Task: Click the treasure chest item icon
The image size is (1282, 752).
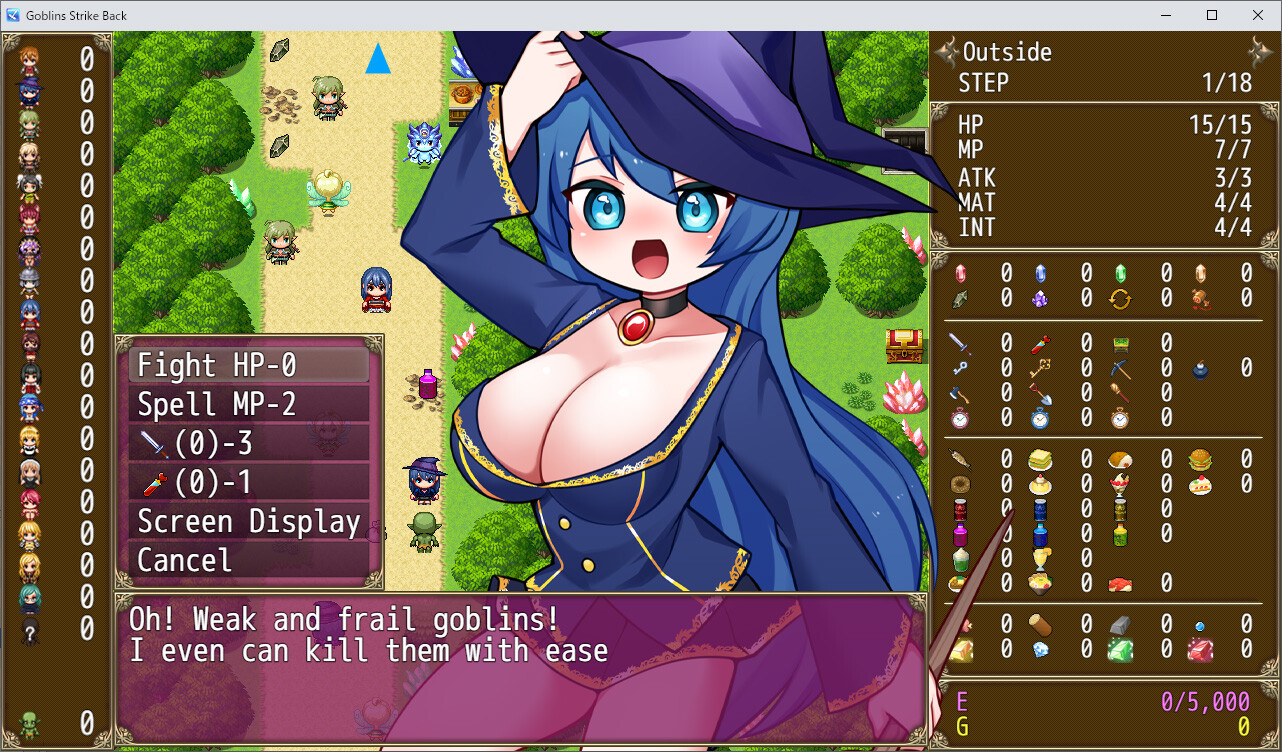Action: click(1121, 344)
